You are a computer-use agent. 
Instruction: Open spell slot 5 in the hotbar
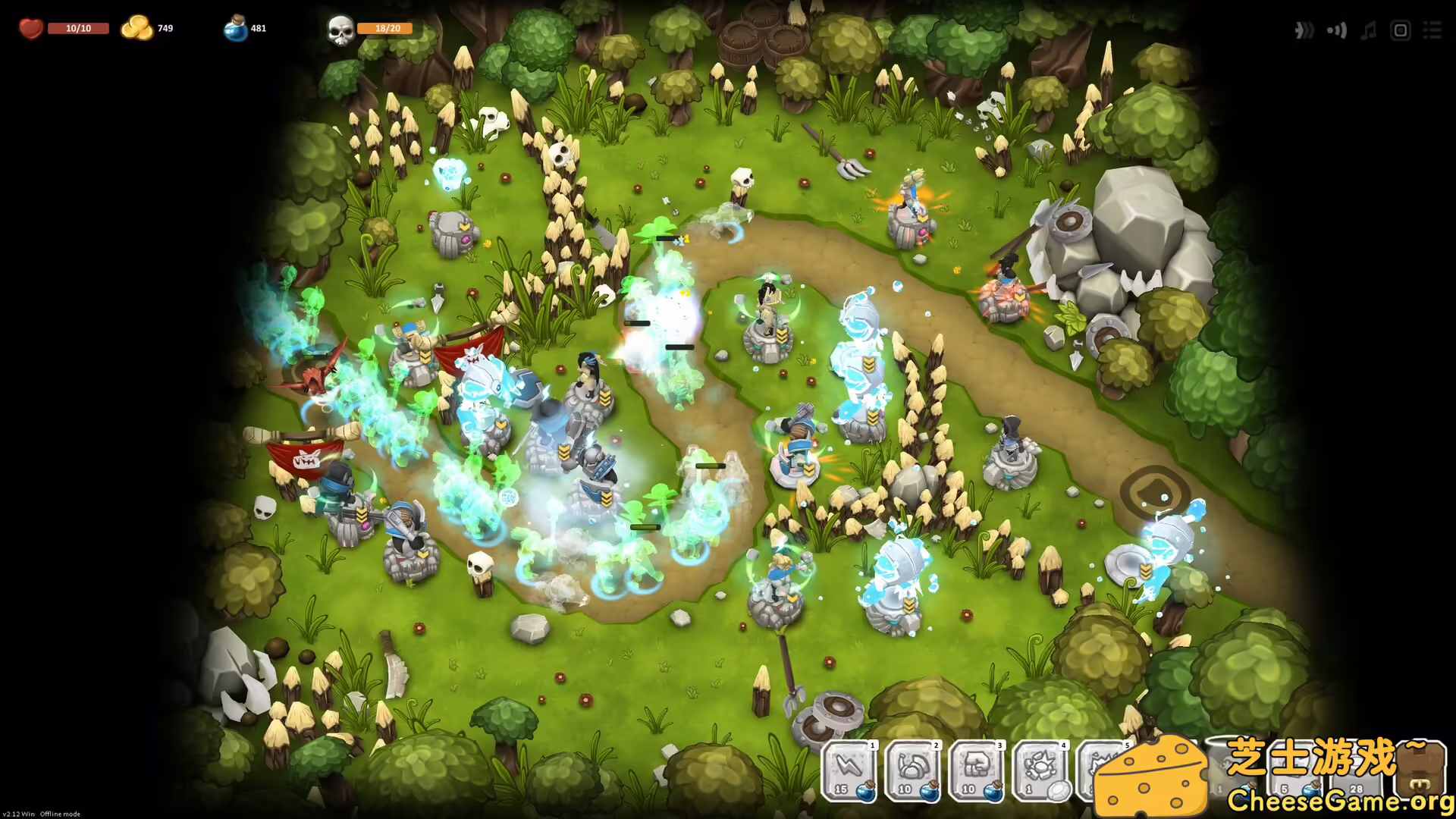[1103, 770]
